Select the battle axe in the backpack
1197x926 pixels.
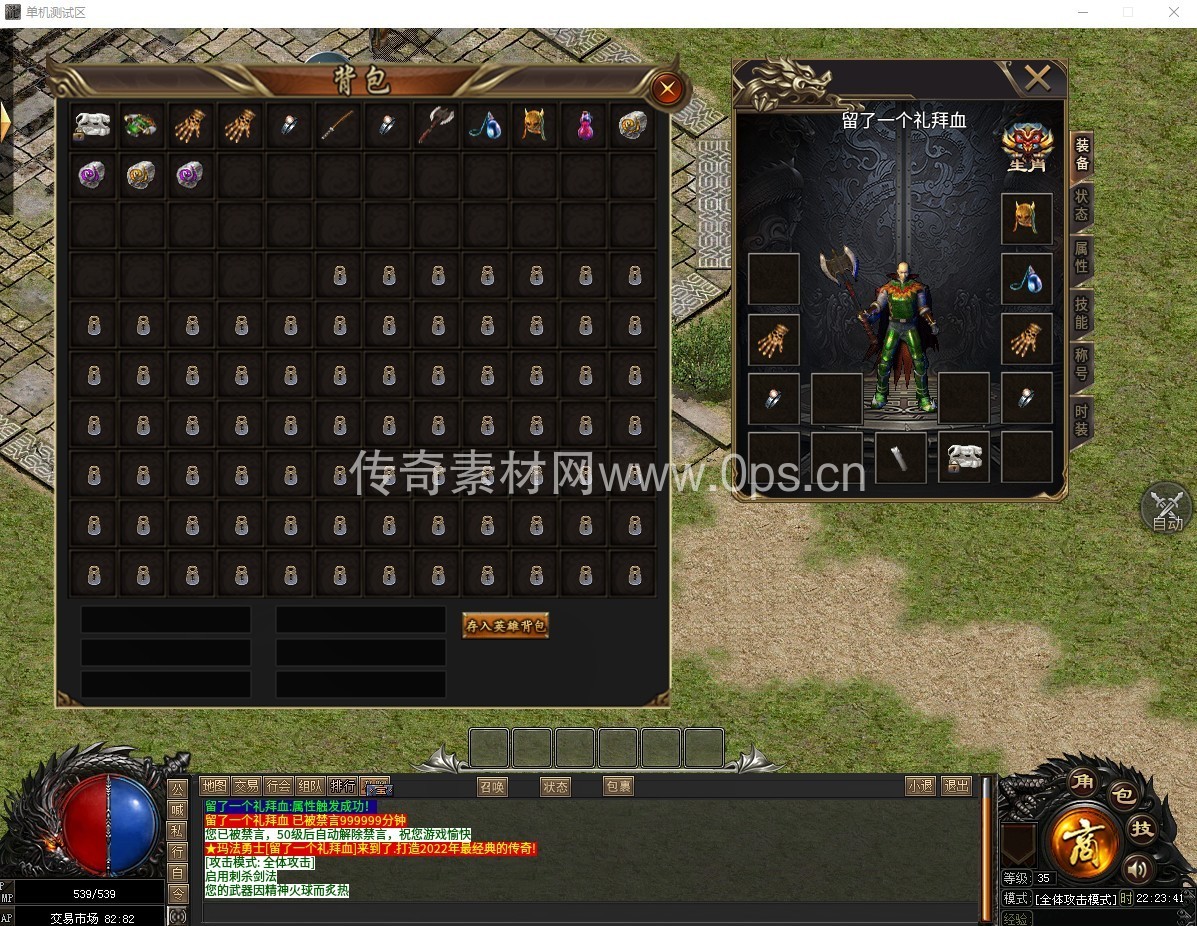click(437, 125)
